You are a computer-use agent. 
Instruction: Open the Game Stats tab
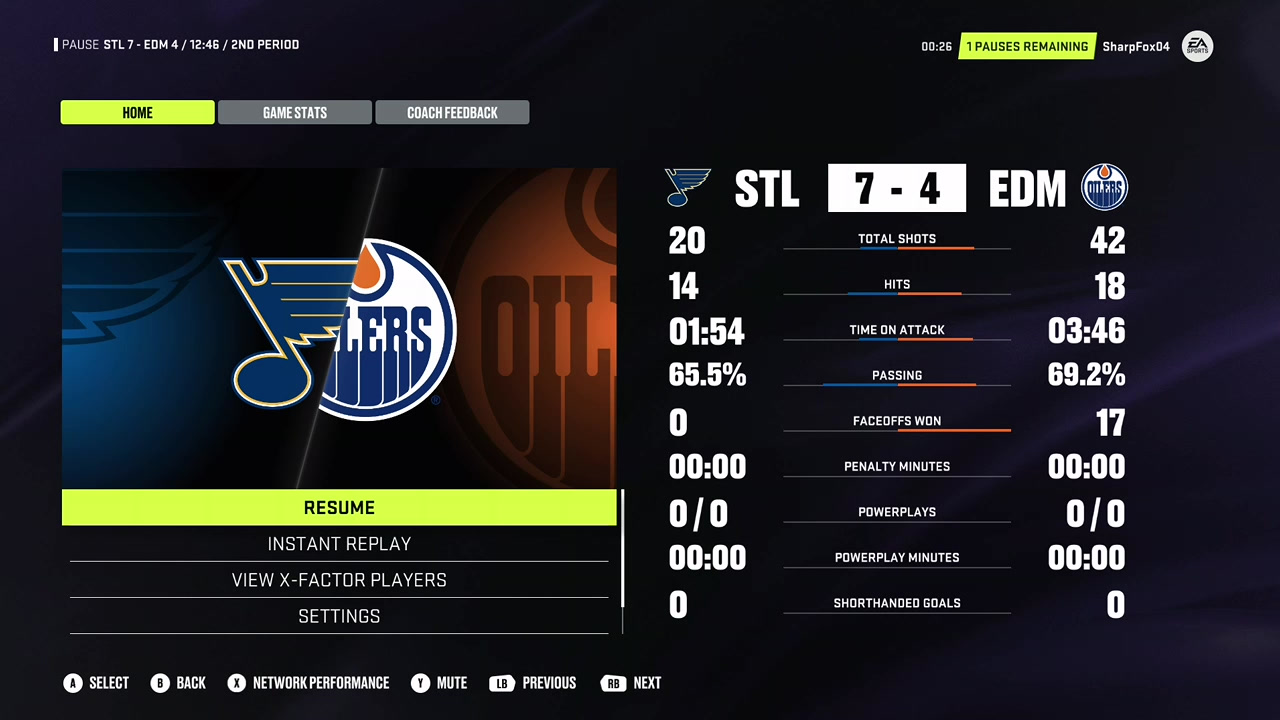click(295, 113)
